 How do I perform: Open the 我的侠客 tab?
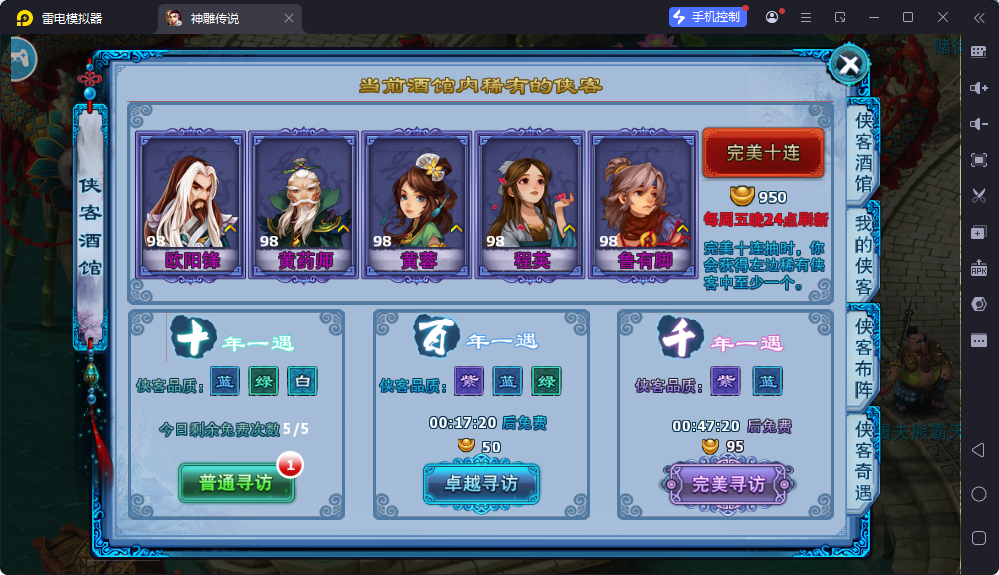862,254
